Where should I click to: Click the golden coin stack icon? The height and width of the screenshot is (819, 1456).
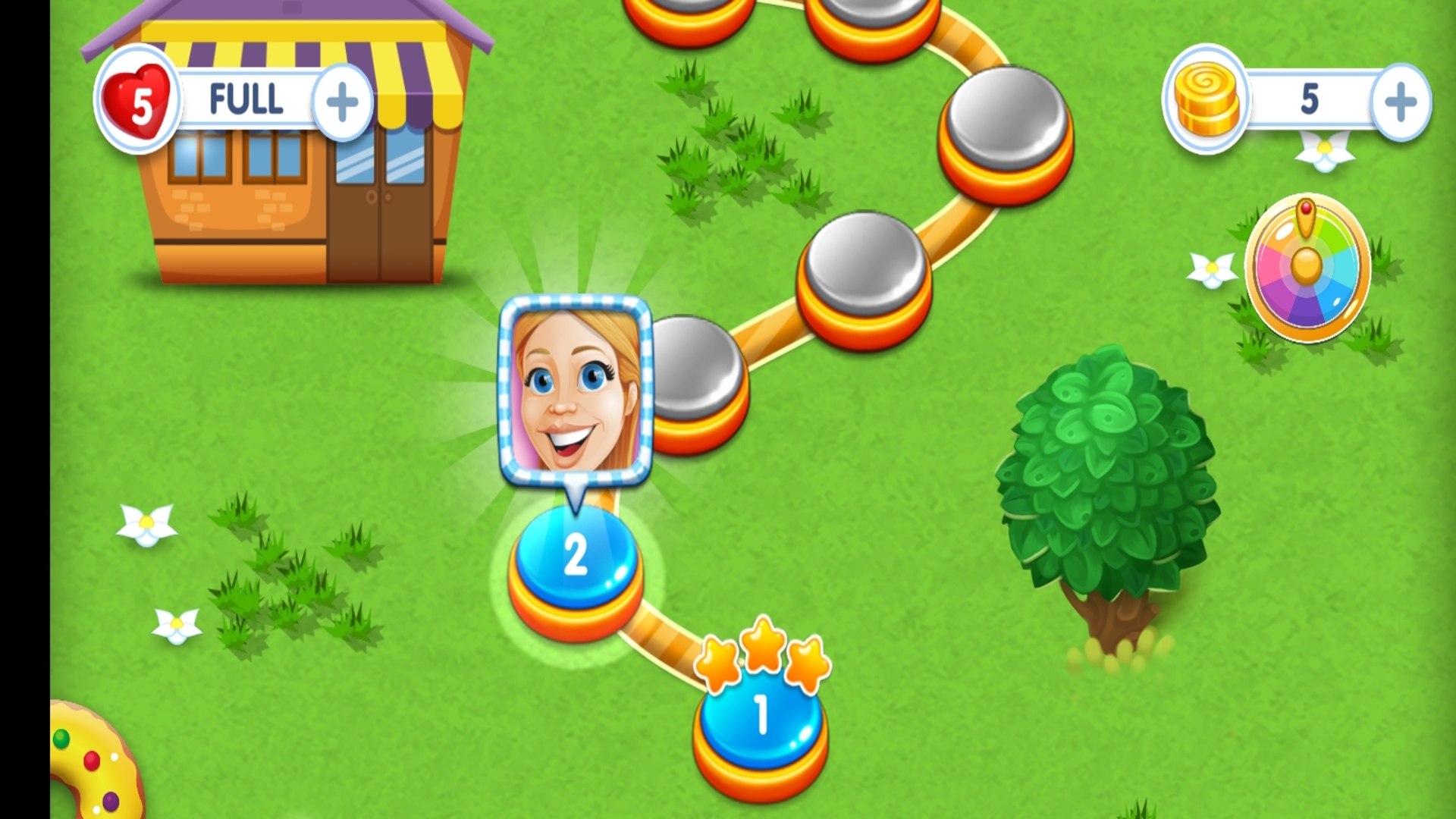tap(1204, 99)
